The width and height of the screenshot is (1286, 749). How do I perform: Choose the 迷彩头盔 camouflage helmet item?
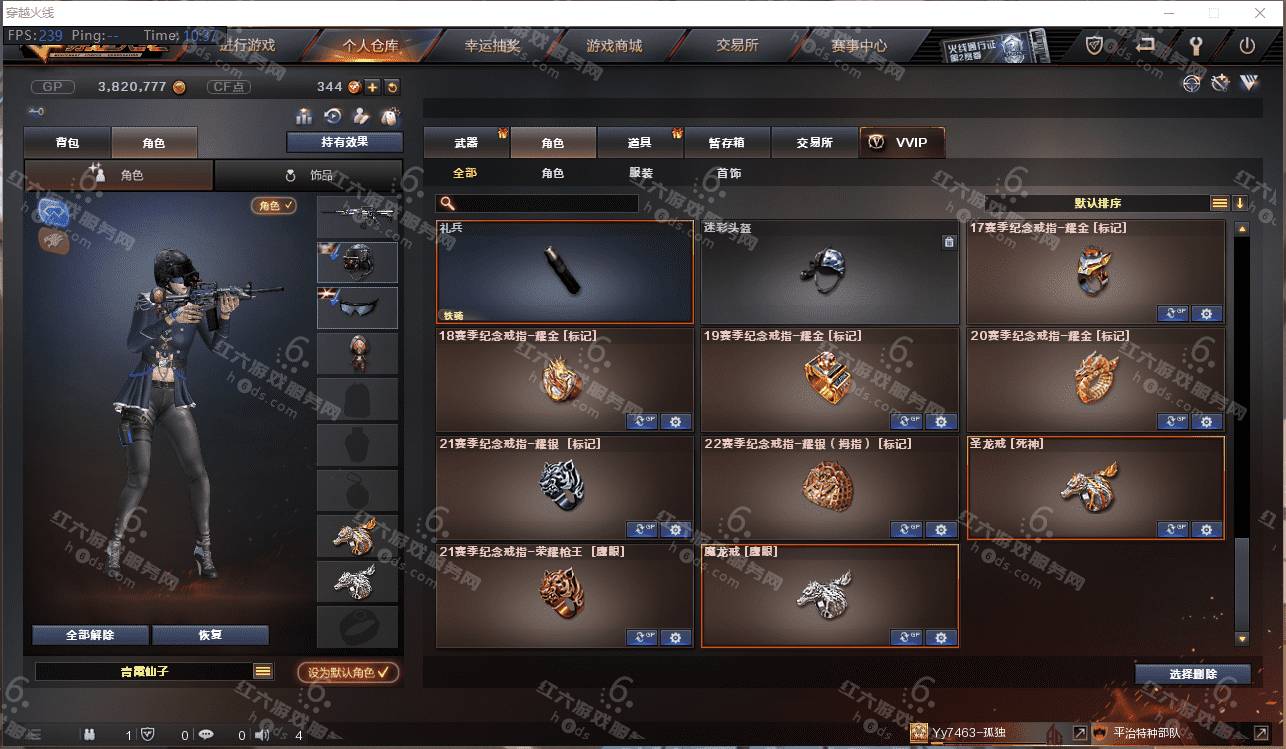pos(829,272)
